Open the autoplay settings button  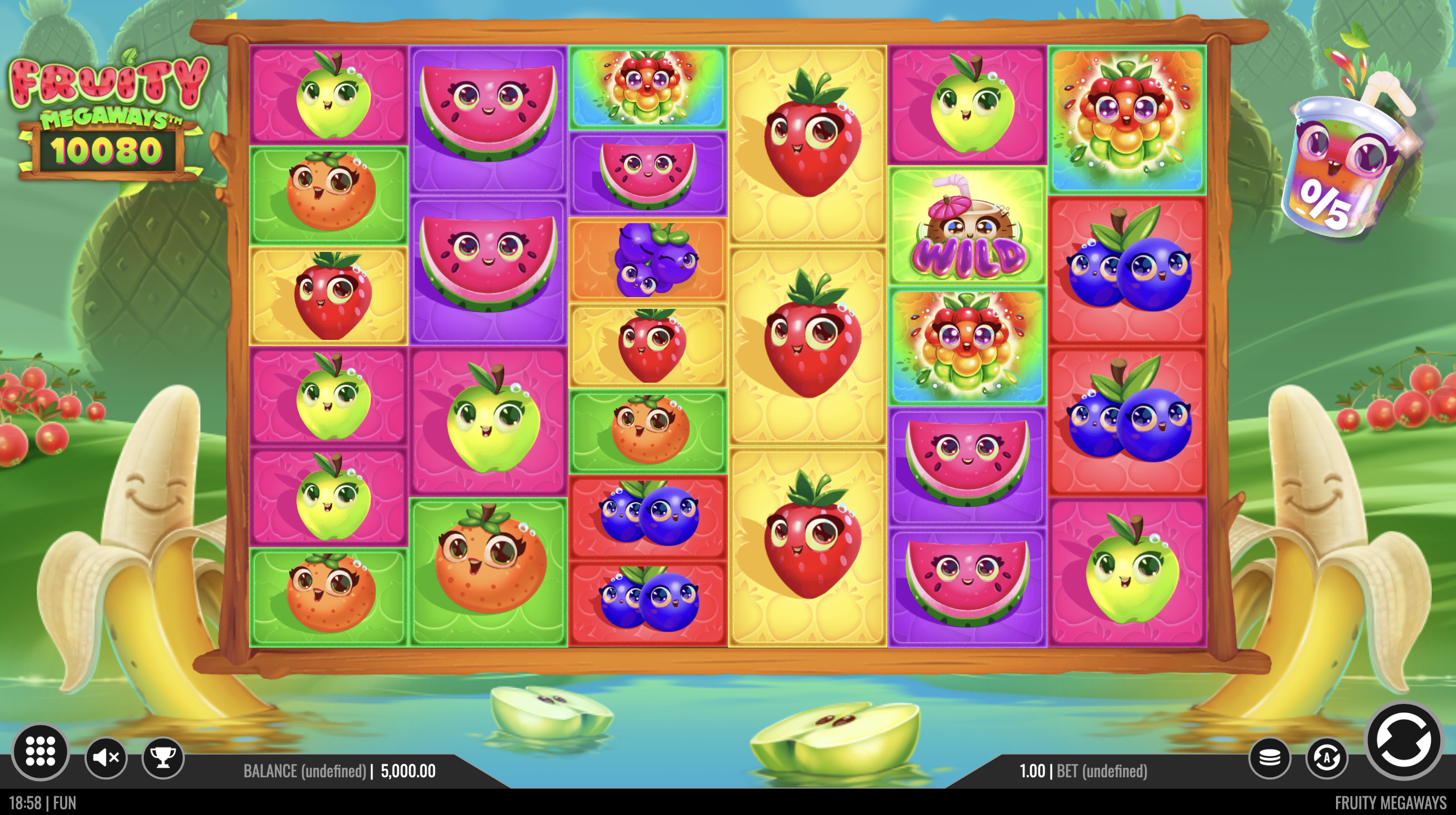pos(1326,758)
